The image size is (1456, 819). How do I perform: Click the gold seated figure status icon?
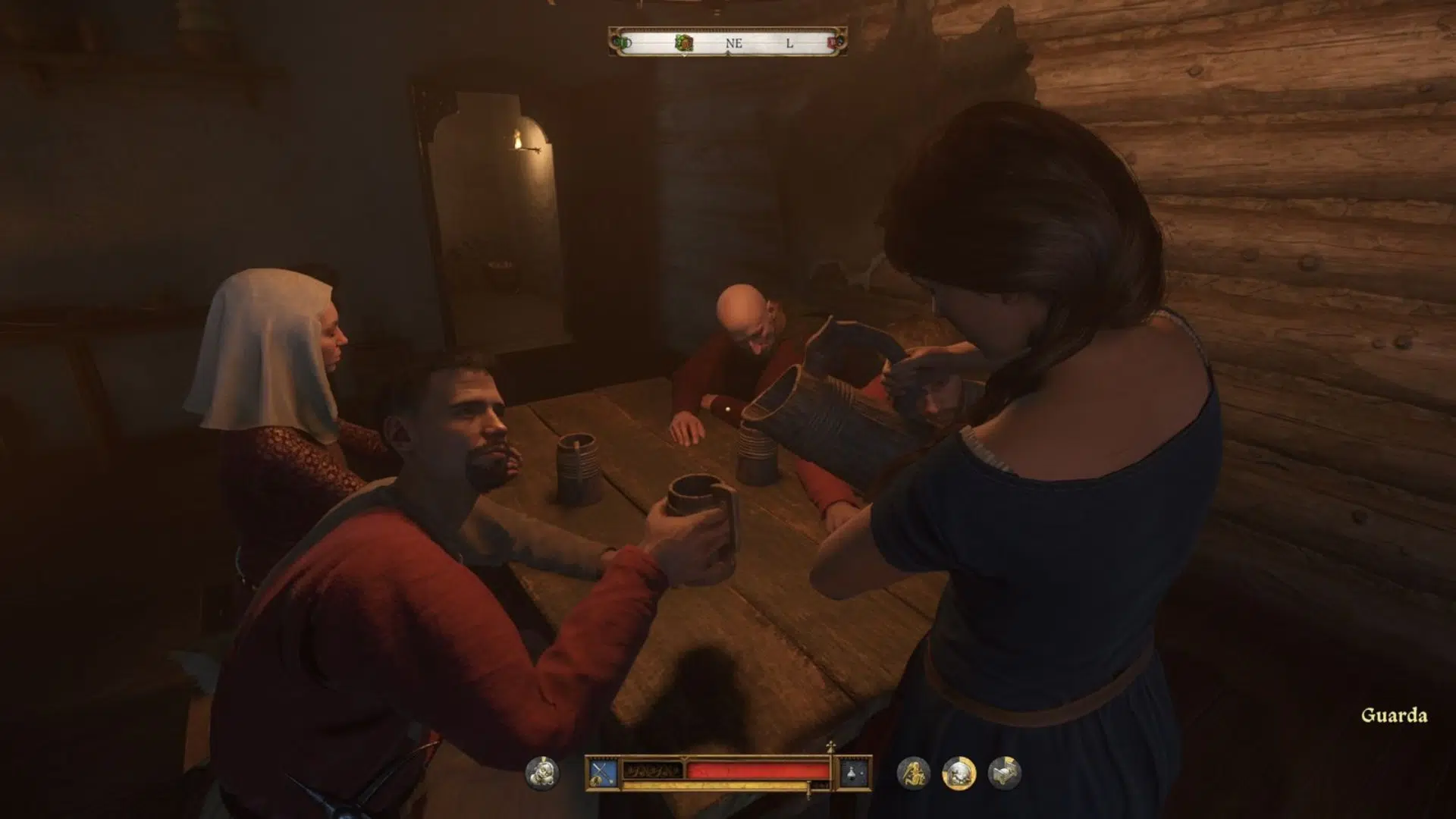click(913, 773)
